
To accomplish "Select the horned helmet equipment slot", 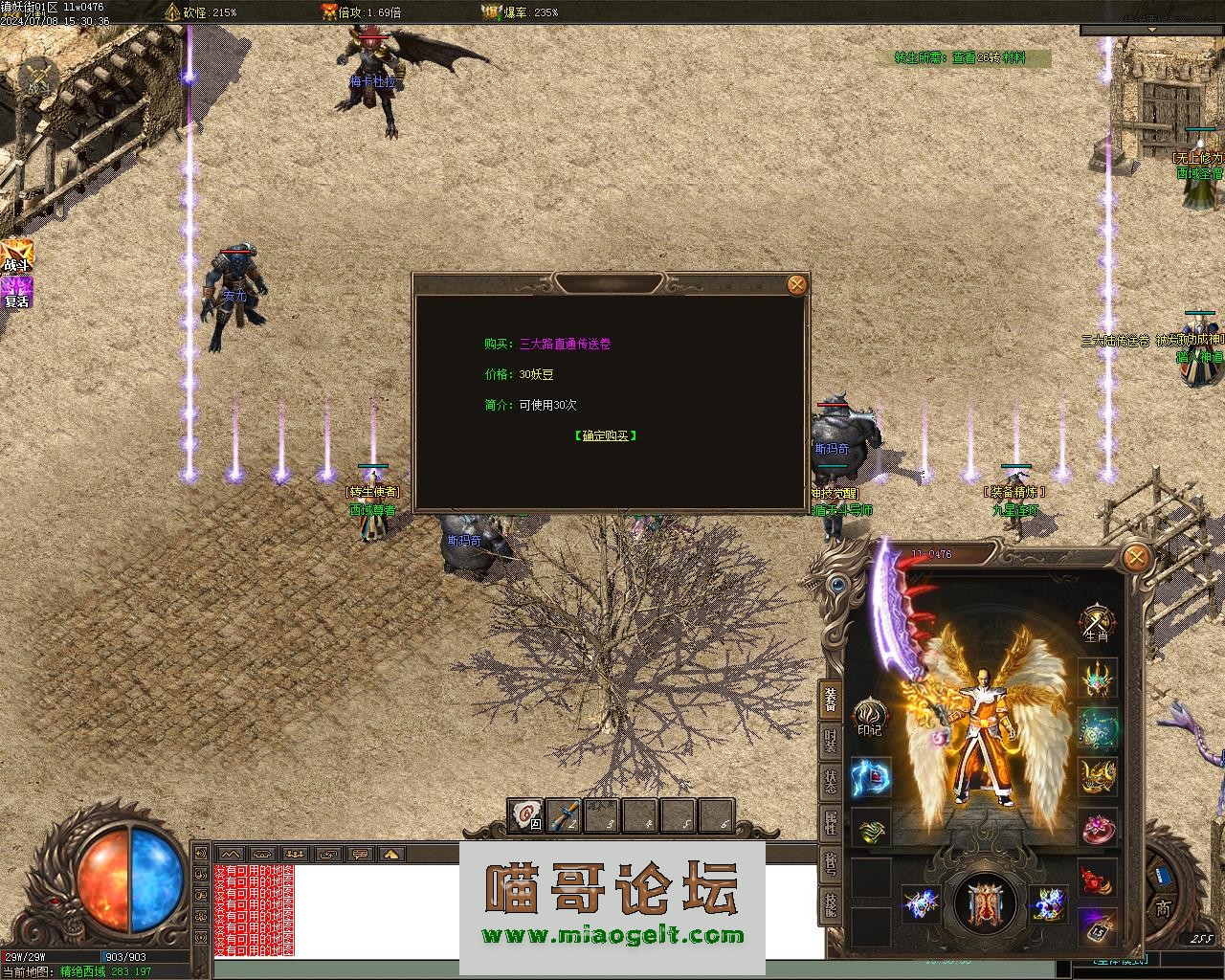I will pyautogui.click(x=1098, y=679).
